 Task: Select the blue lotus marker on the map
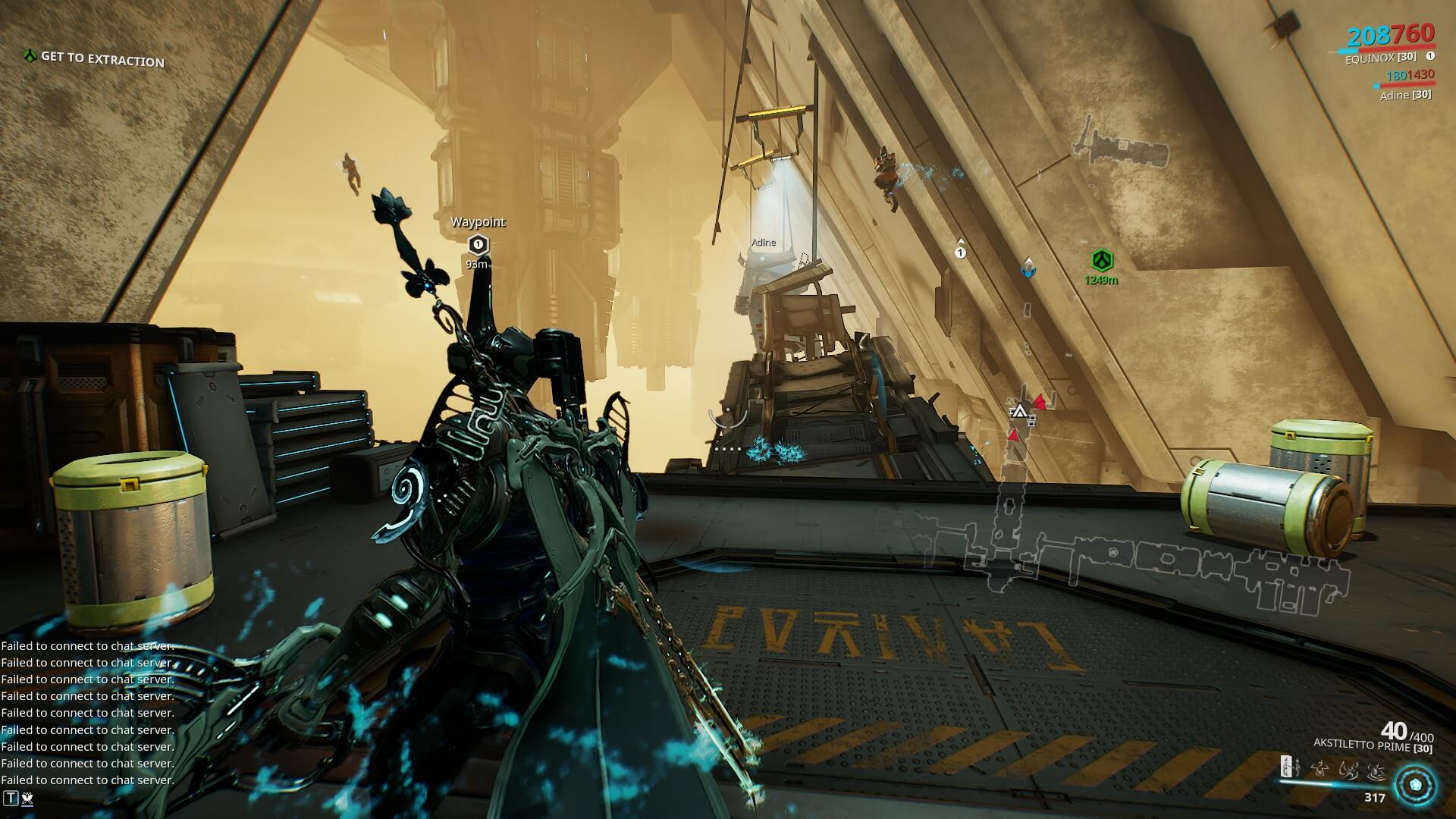1028,267
